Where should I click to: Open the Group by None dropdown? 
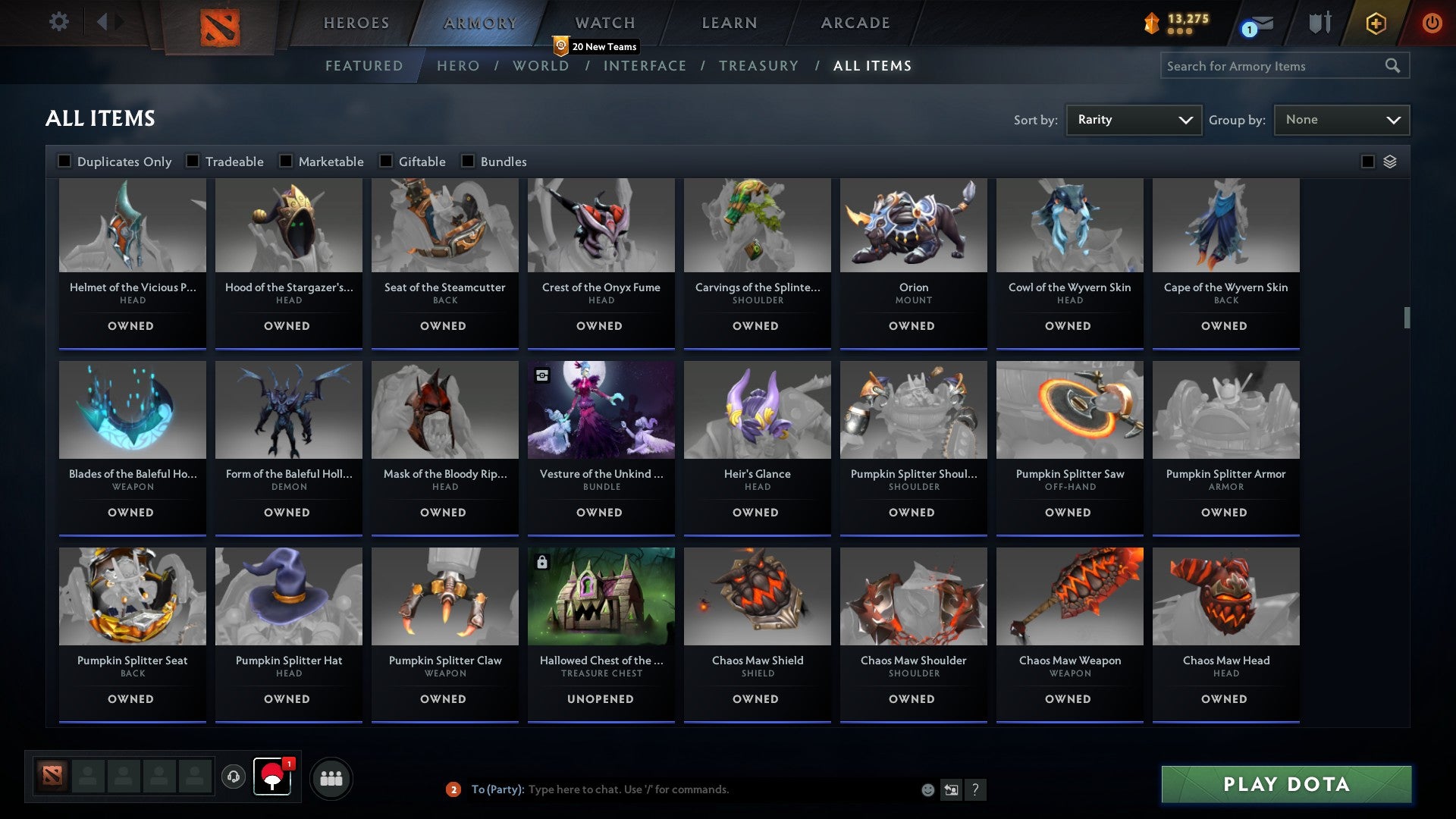1341,119
